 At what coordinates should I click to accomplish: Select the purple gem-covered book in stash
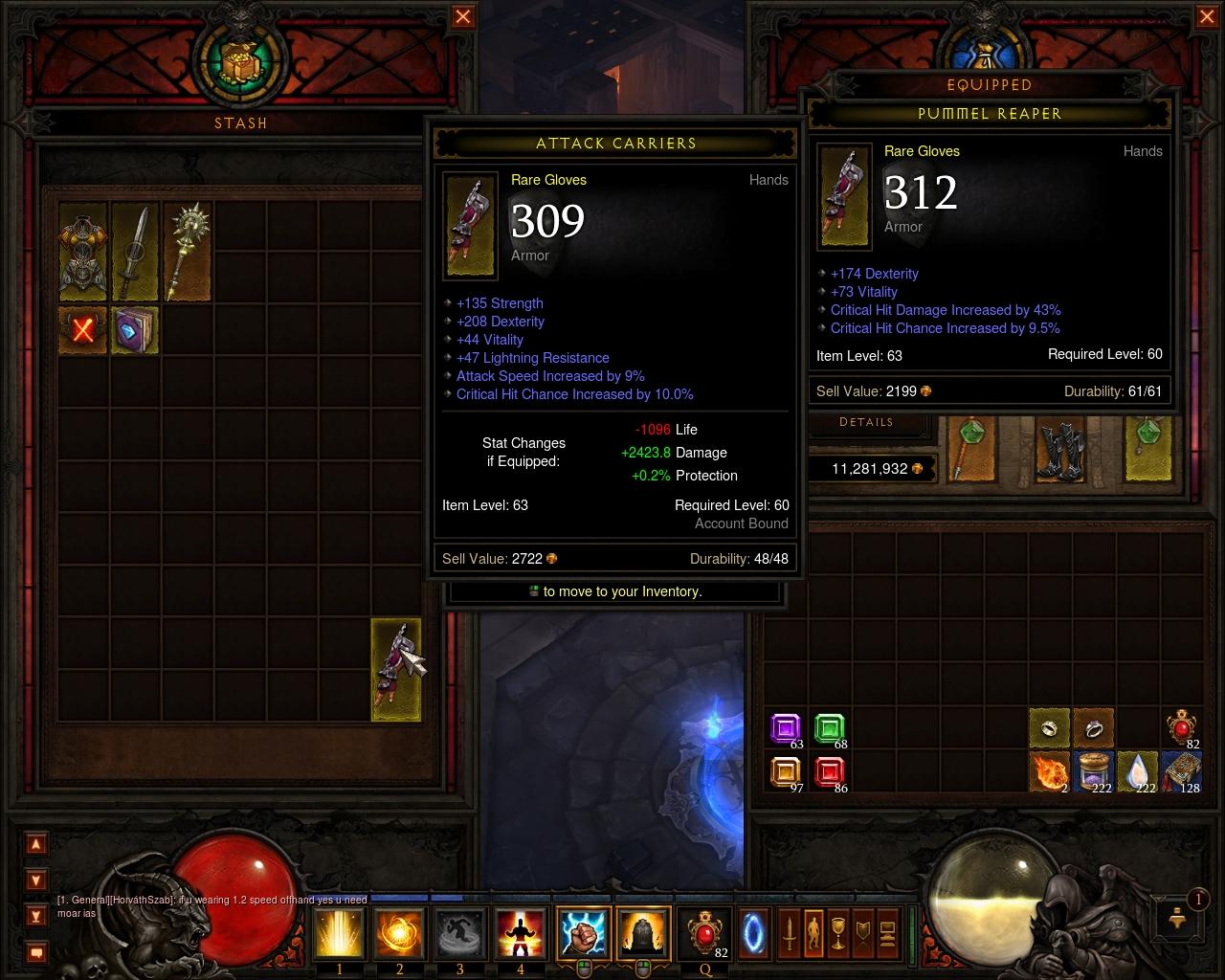tap(135, 329)
